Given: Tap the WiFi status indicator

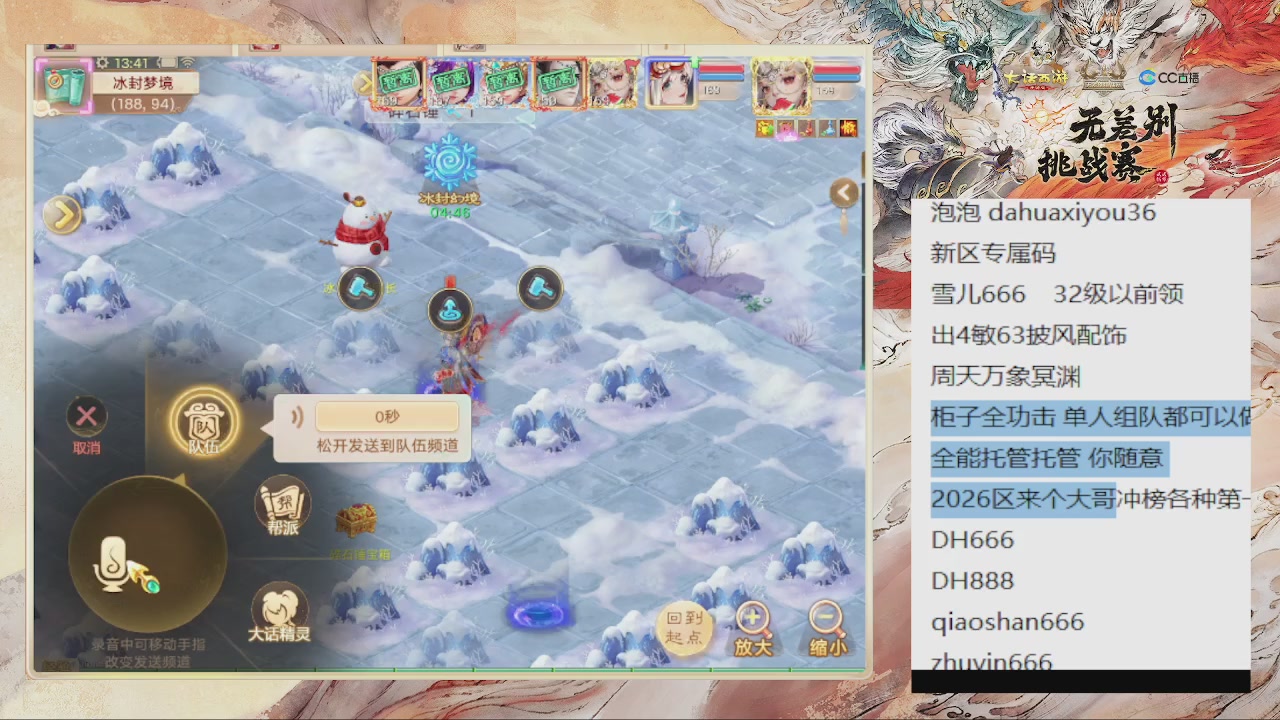Looking at the screenshot, I should [188, 62].
